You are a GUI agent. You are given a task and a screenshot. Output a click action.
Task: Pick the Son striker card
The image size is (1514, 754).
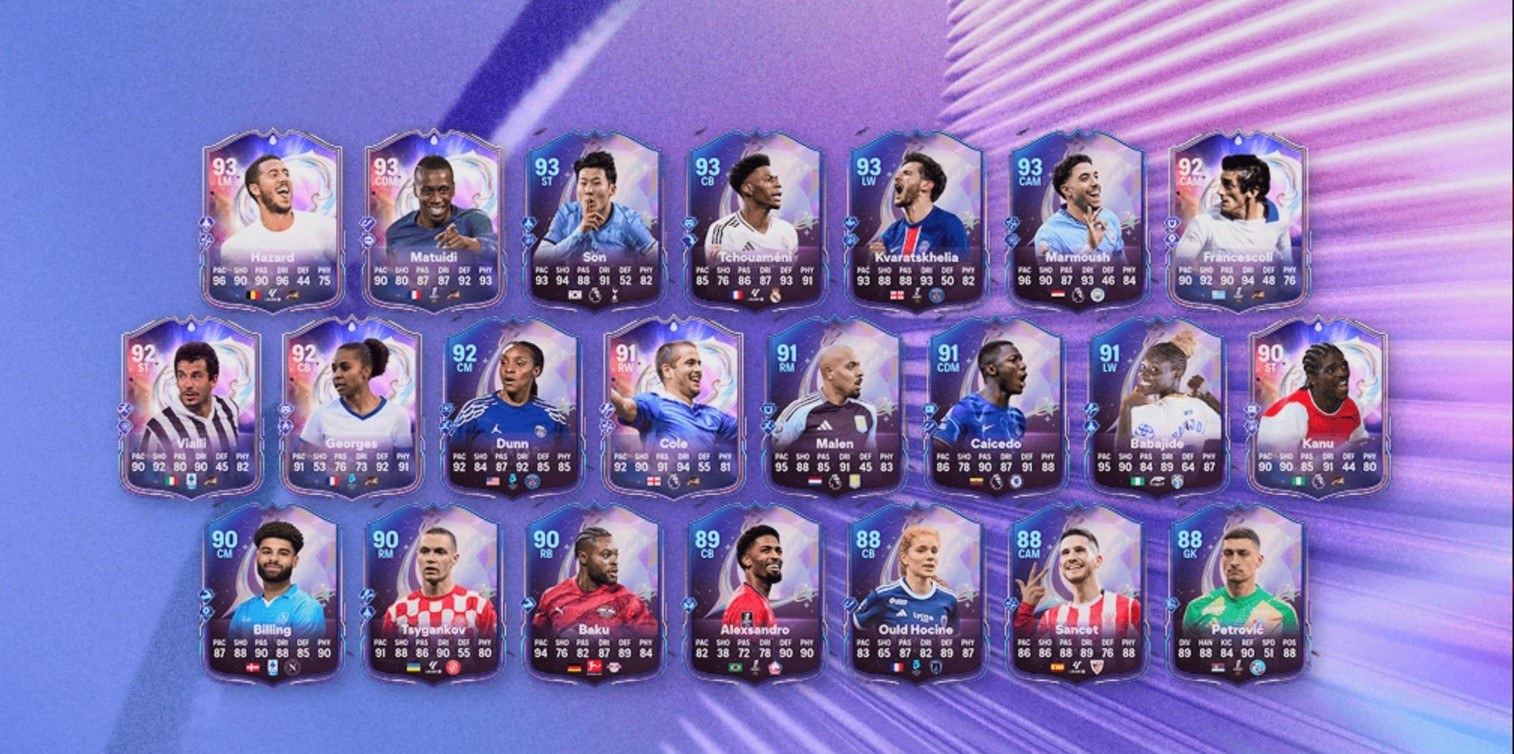pos(593,220)
